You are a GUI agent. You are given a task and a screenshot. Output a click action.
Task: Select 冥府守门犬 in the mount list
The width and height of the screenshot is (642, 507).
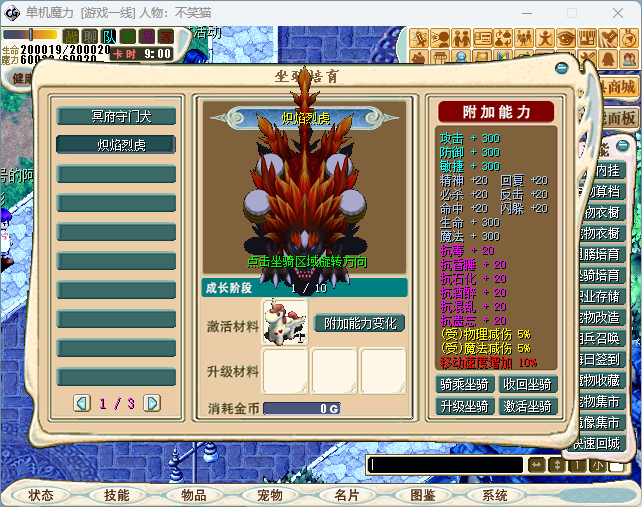116,116
